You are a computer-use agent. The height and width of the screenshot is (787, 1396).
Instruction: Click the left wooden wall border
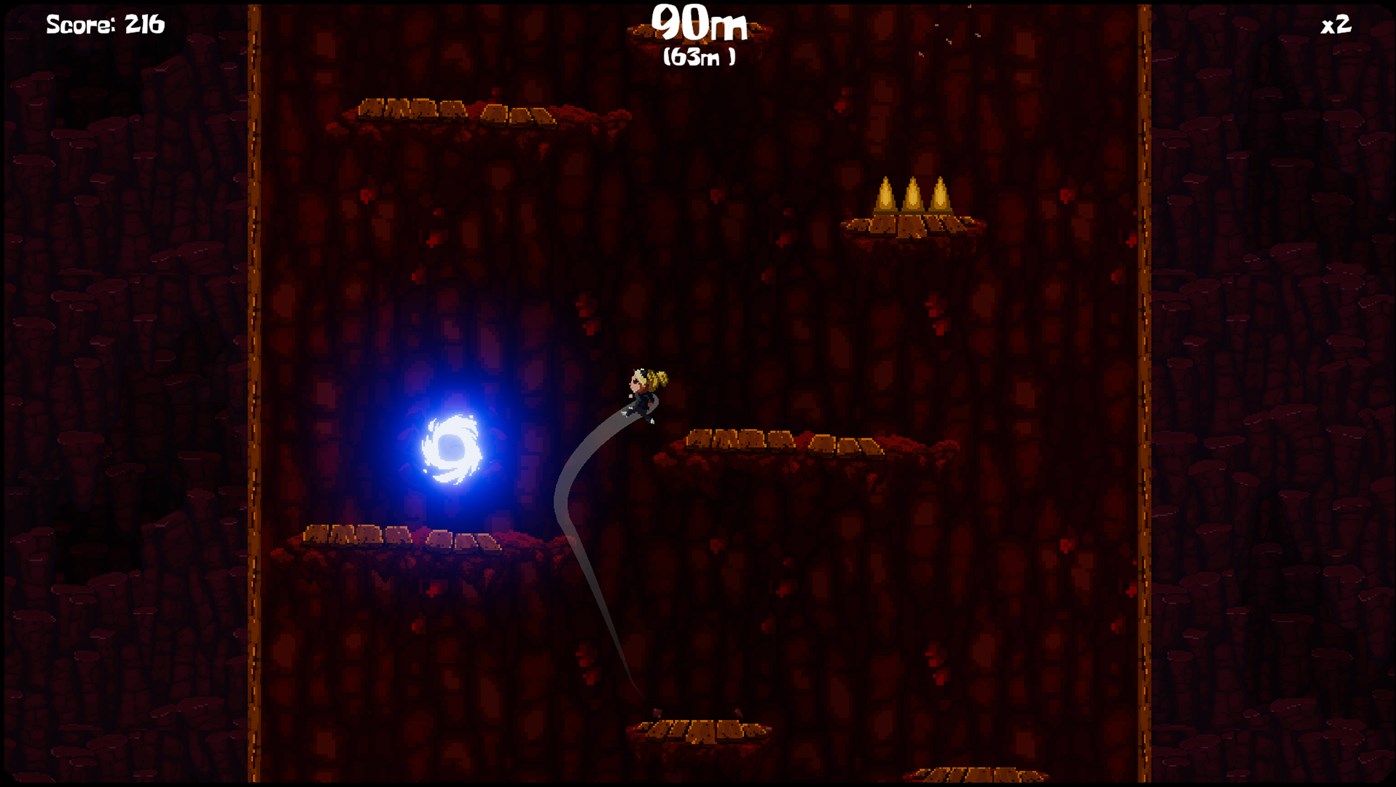pos(255,400)
